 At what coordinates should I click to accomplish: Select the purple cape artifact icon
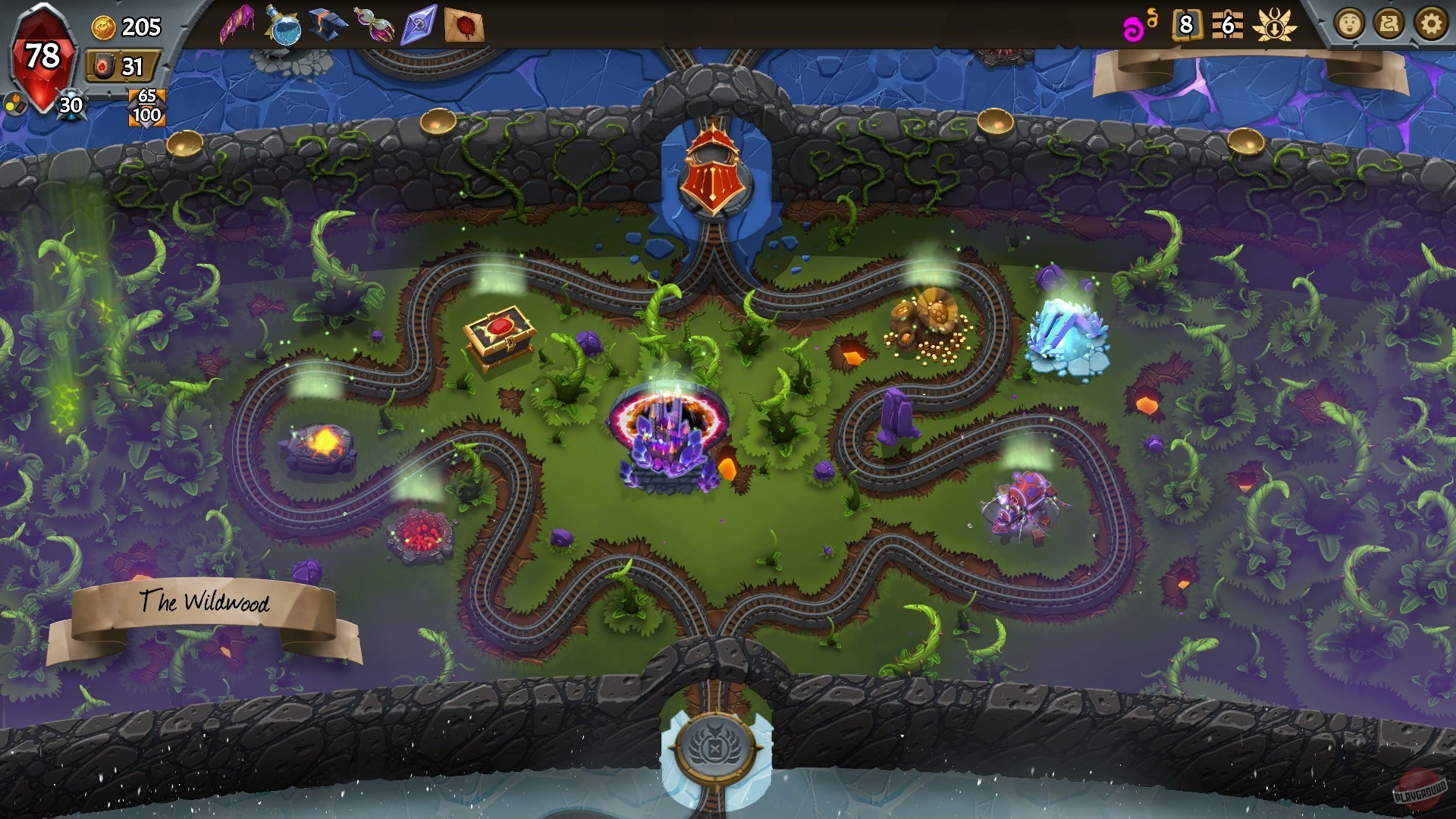[x=237, y=23]
